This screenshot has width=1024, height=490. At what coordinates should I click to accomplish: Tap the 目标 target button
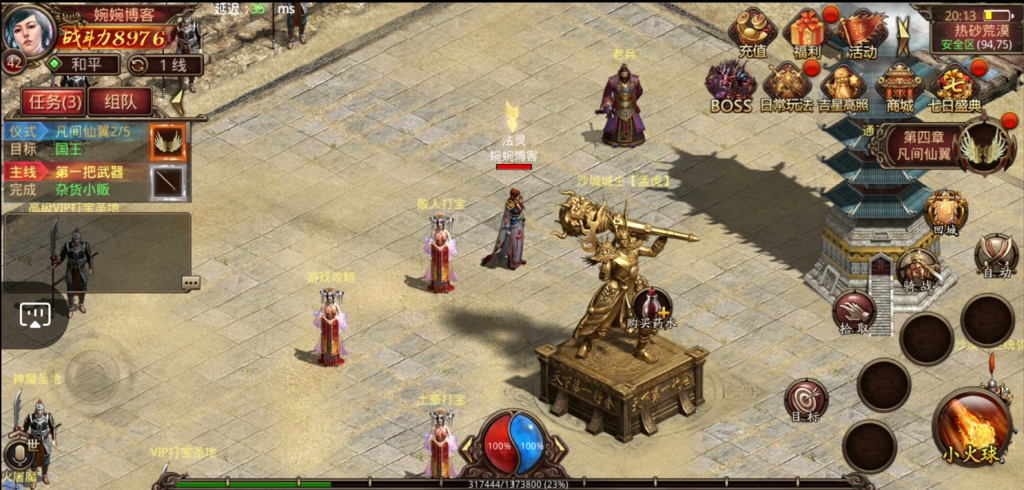click(805, 400)
